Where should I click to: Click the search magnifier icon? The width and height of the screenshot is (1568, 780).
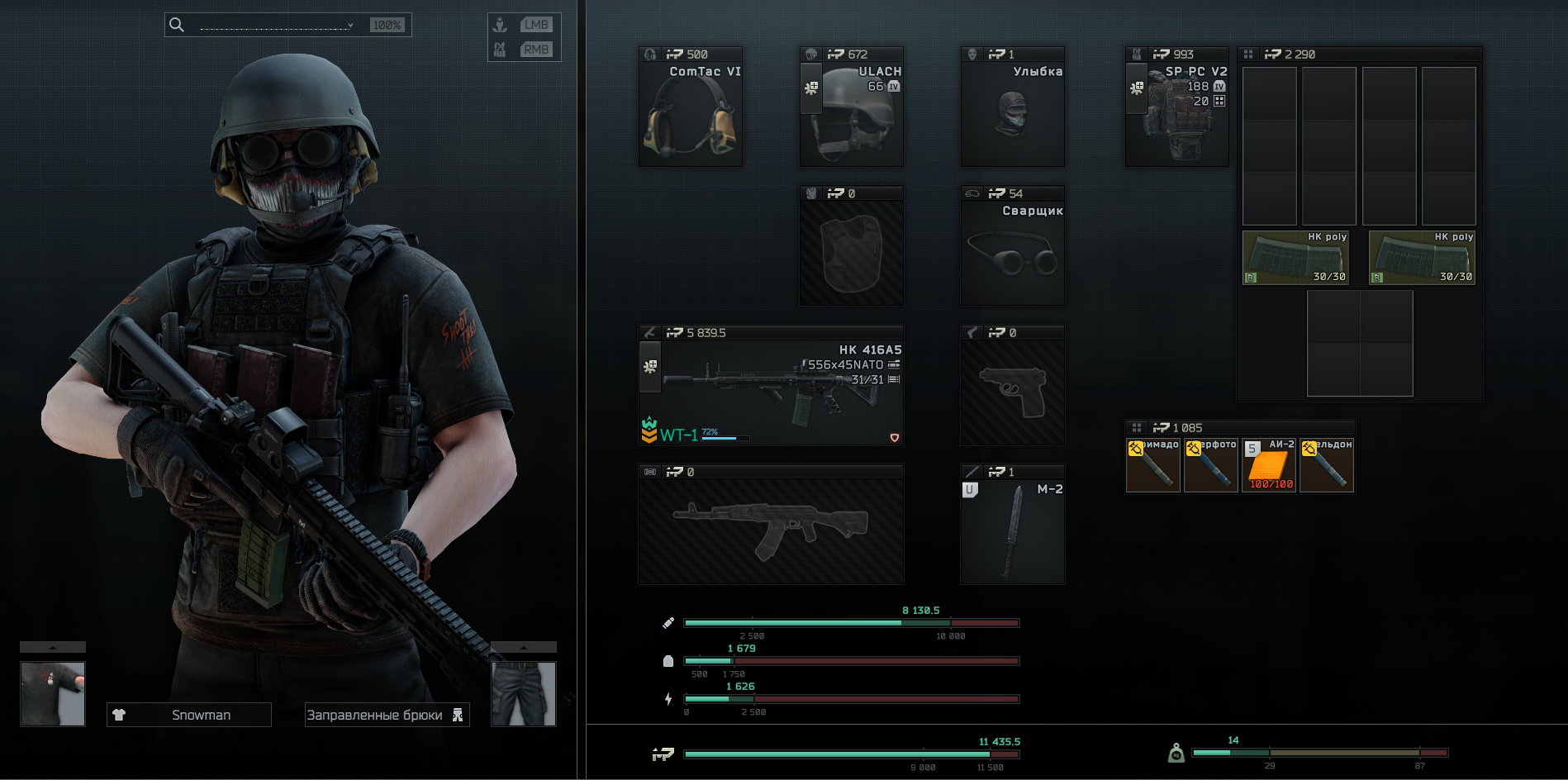pos(177,25)
